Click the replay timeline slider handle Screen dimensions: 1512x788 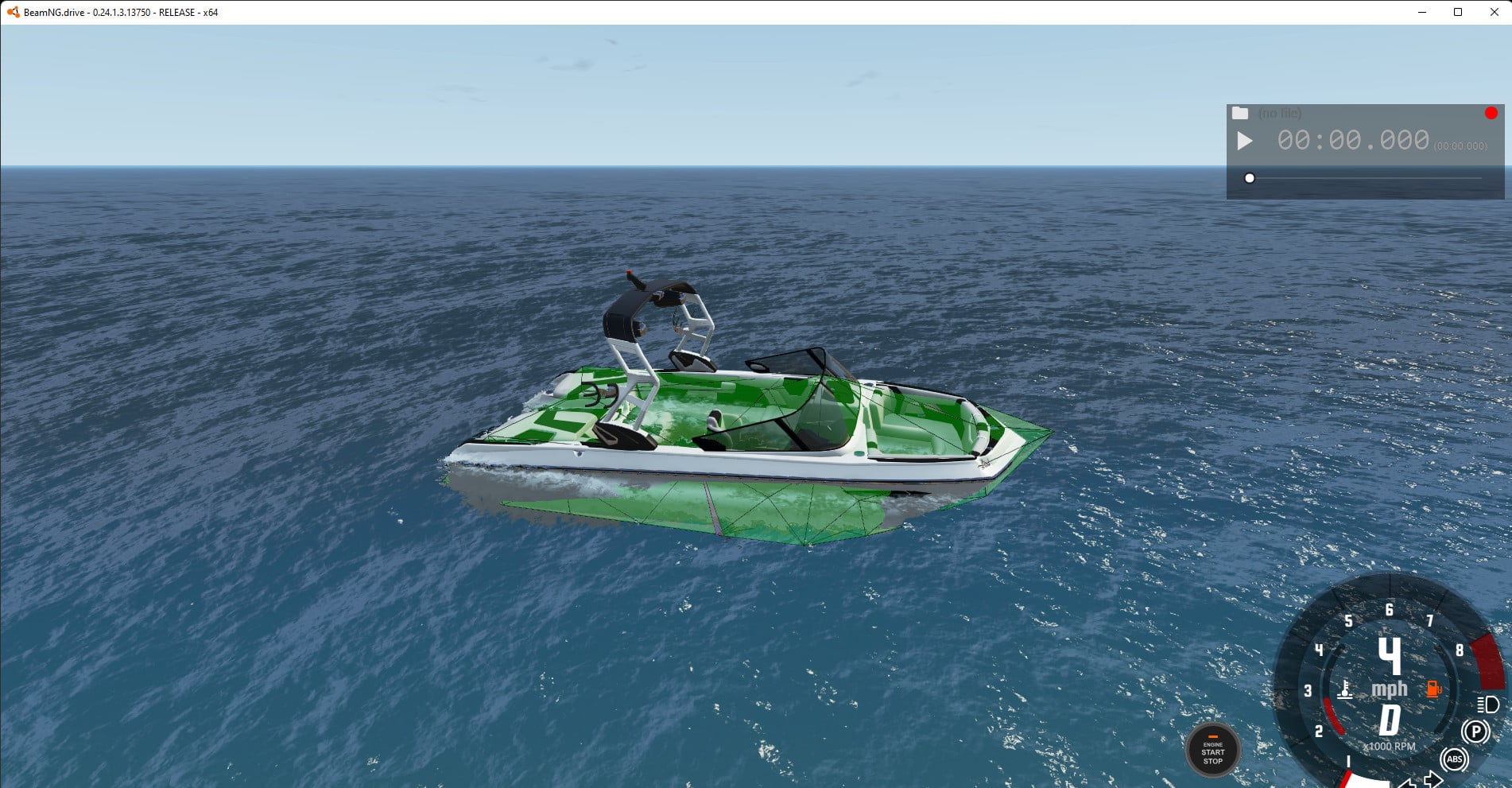coord(1251,179)
